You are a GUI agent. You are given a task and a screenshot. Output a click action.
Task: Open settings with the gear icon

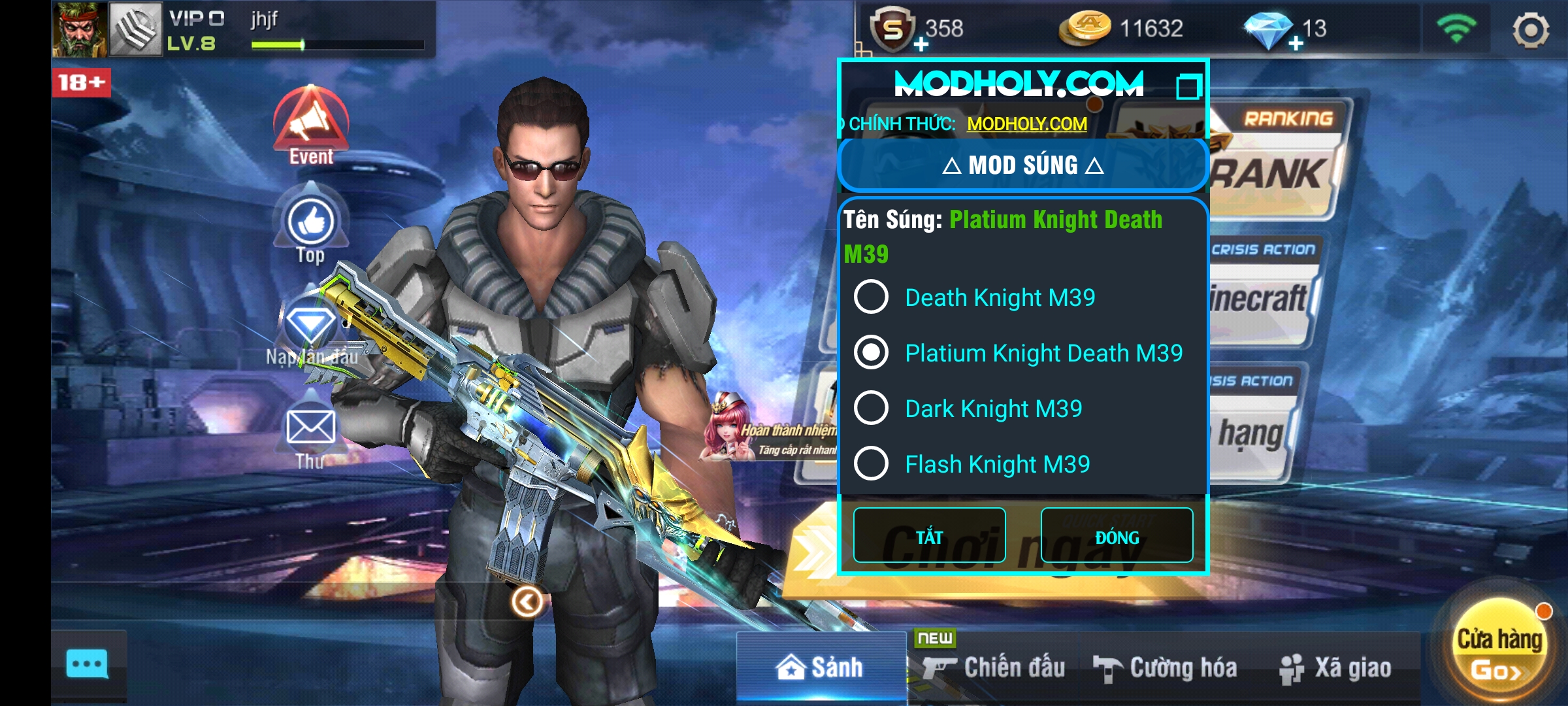pos(1530,29)
